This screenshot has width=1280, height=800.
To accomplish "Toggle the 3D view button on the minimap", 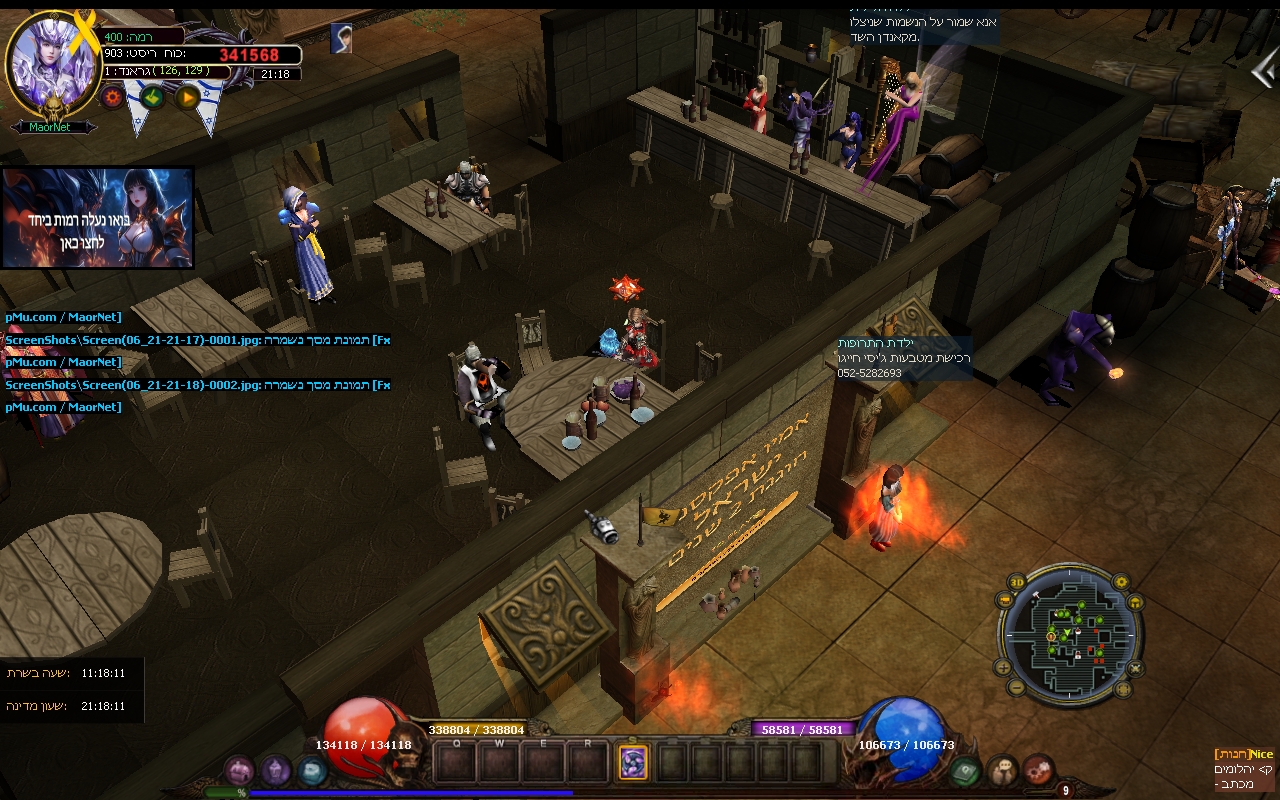I will (1017, 582).
